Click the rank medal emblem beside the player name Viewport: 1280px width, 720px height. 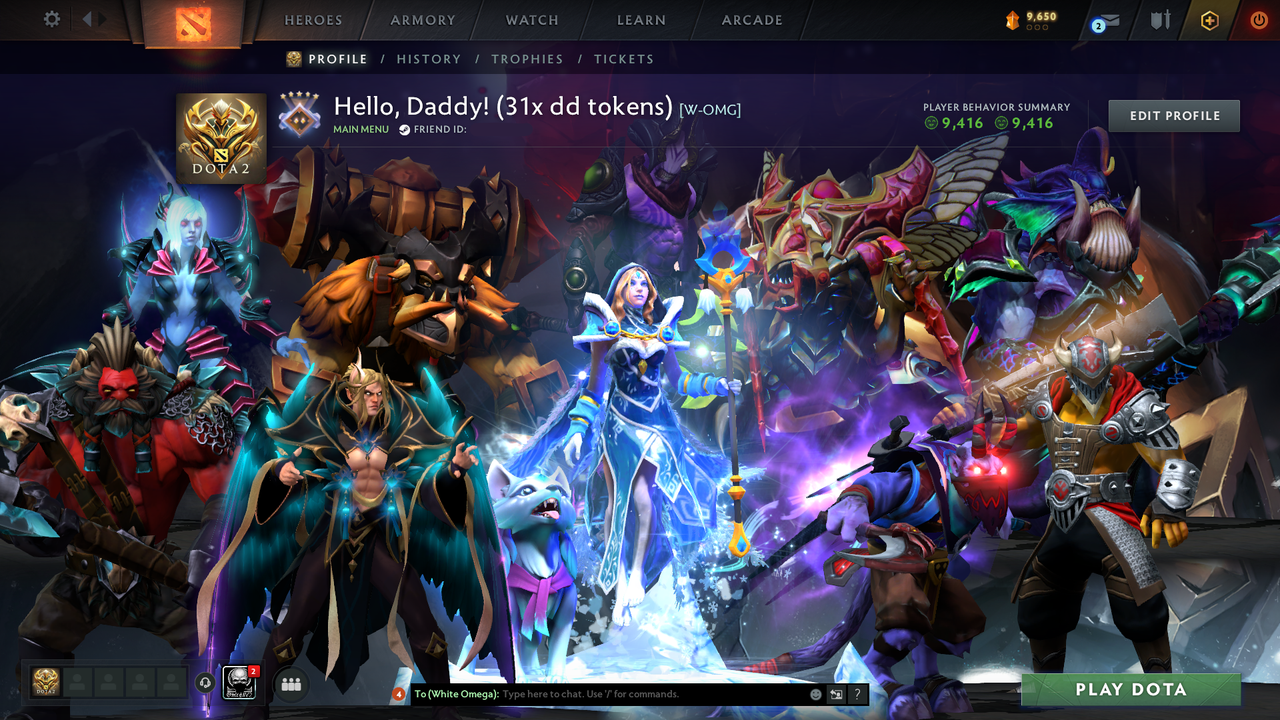297,108
